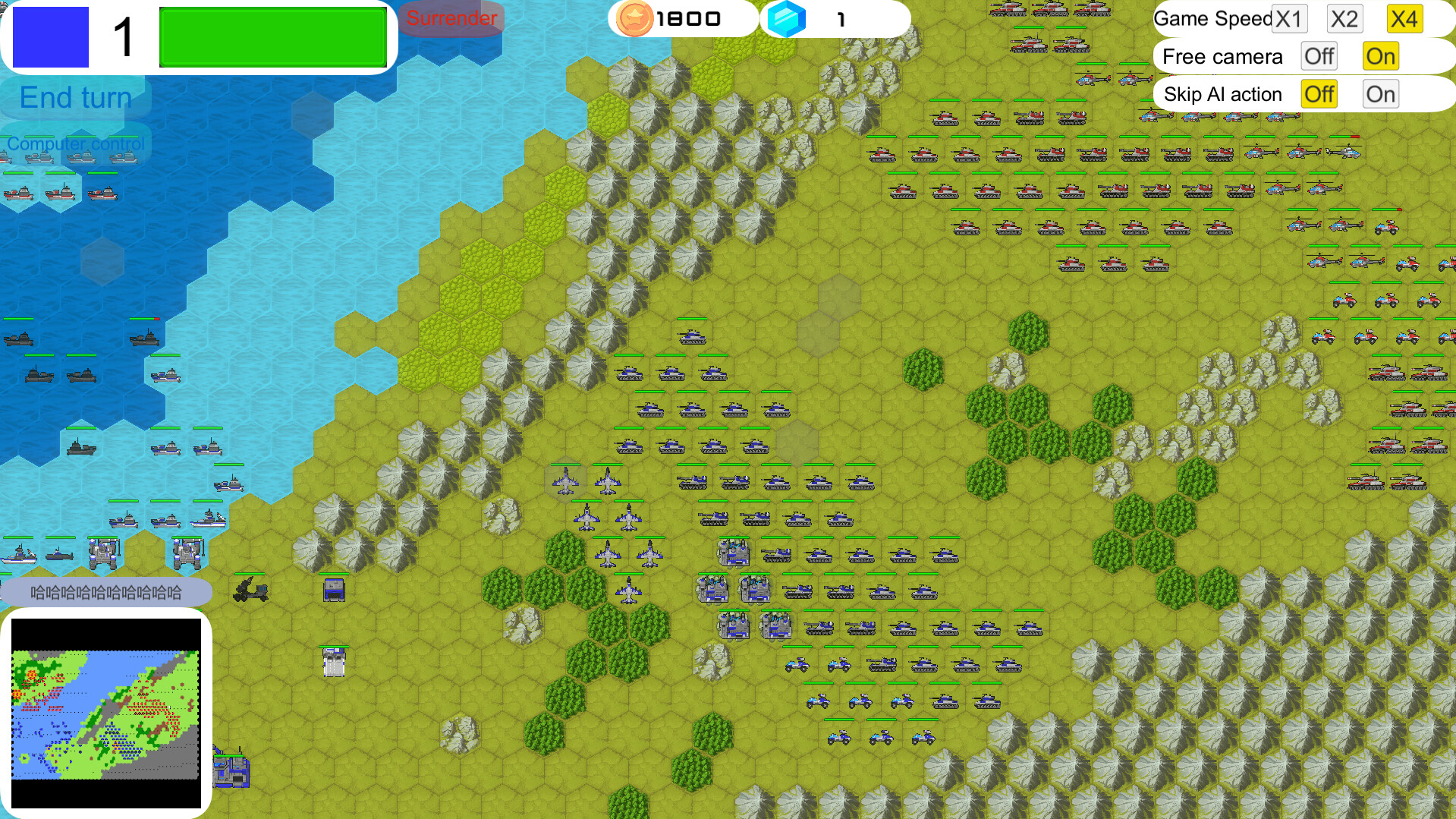Click the blue diamond resource icon
Viewport: 1456px width, 819px height.
786,18
